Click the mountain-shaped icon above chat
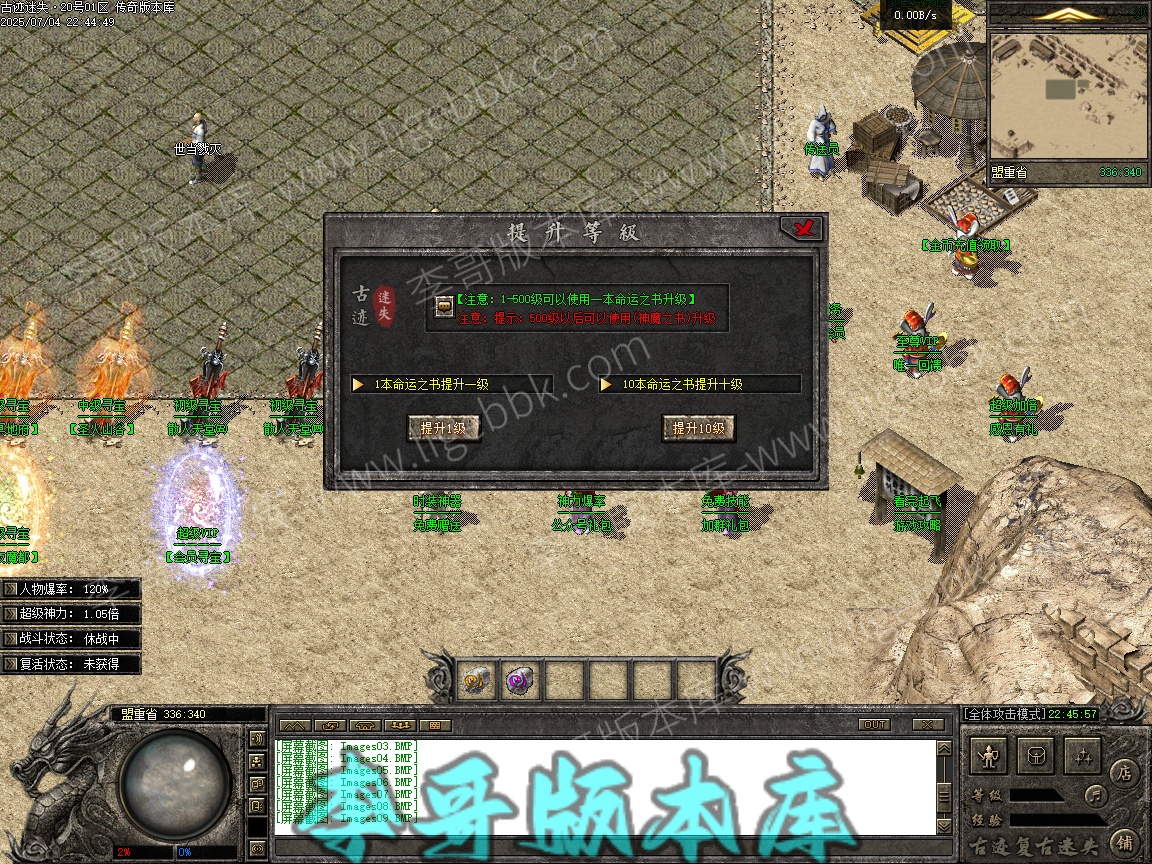This screenshot has height=864, width=1152. click(x=294, y=724)
